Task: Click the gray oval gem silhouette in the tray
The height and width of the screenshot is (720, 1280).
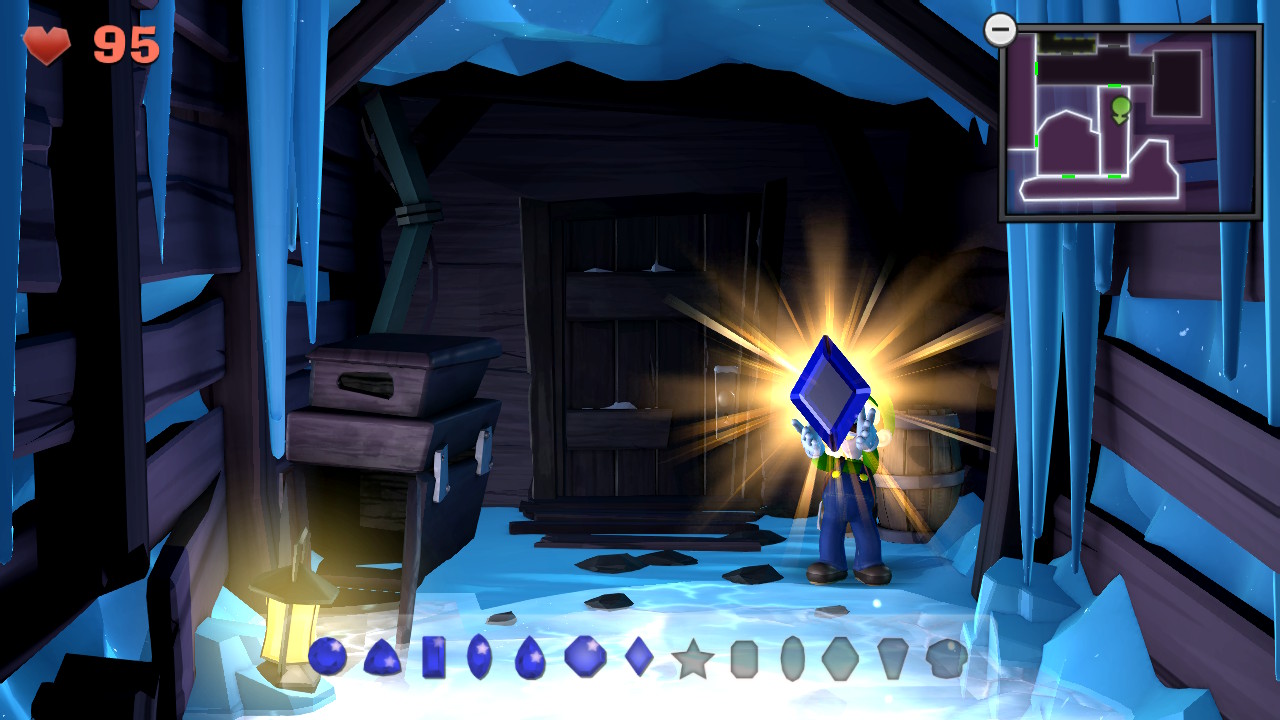Action: 794,660
